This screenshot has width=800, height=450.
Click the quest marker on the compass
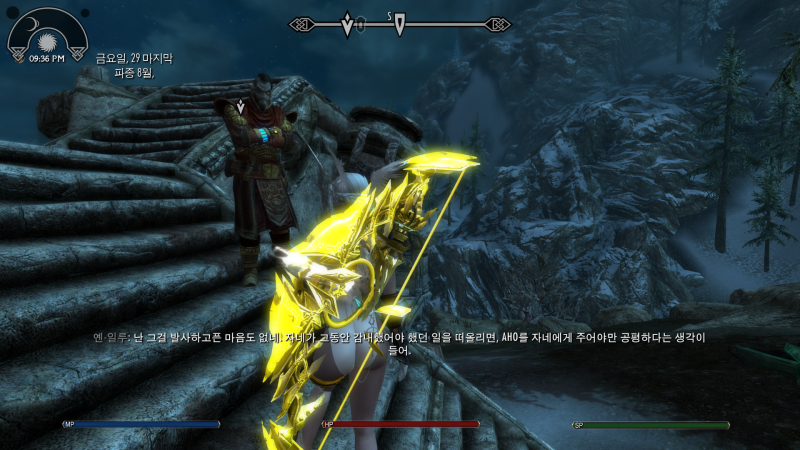point(347,24)
